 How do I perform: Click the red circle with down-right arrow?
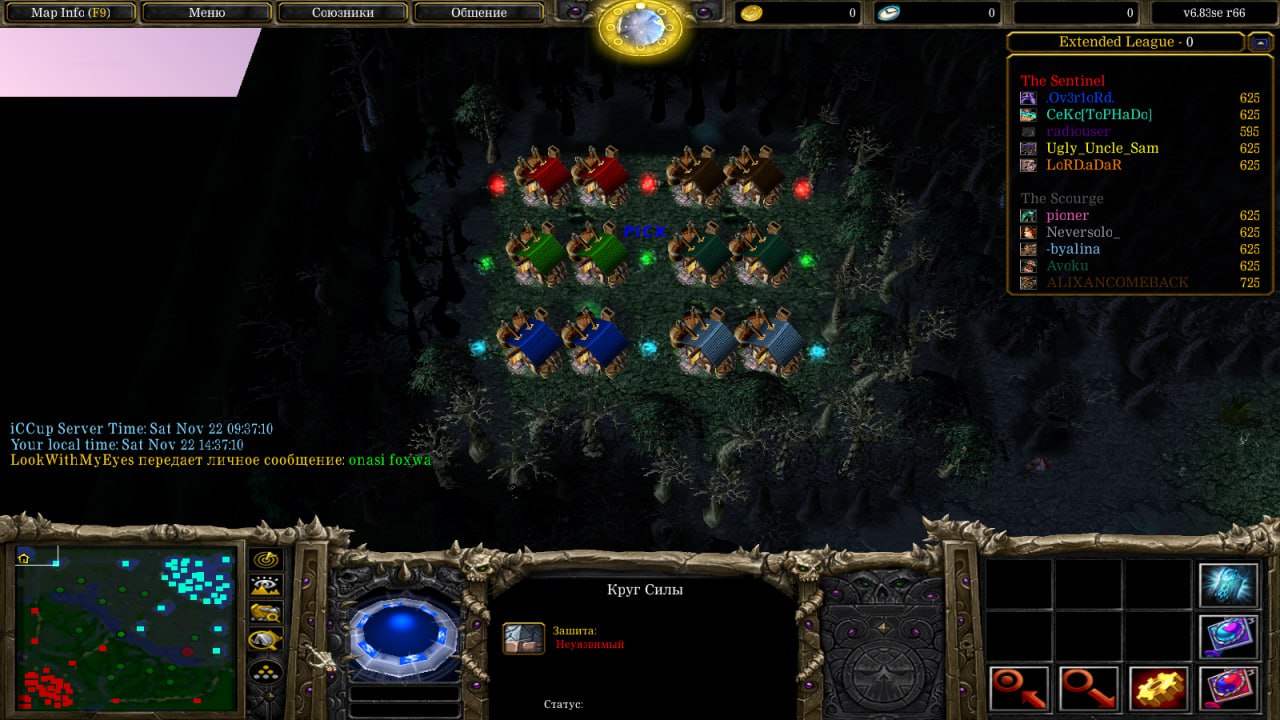(x=1089, y=689)
